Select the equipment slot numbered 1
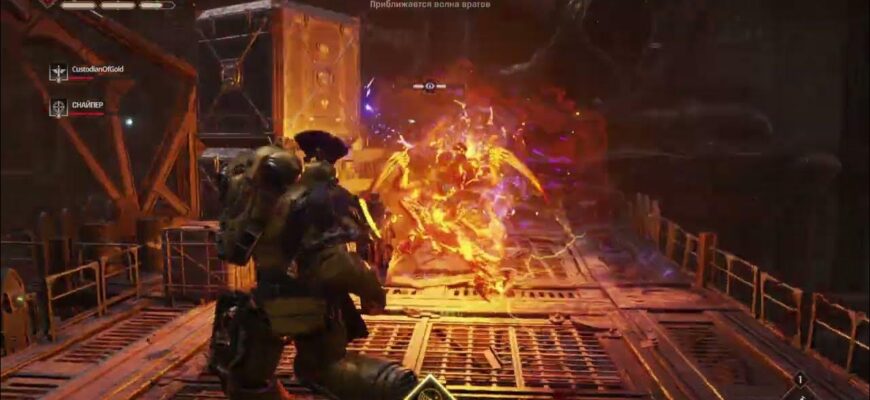 pyautogui.click(x=800, y=380)
